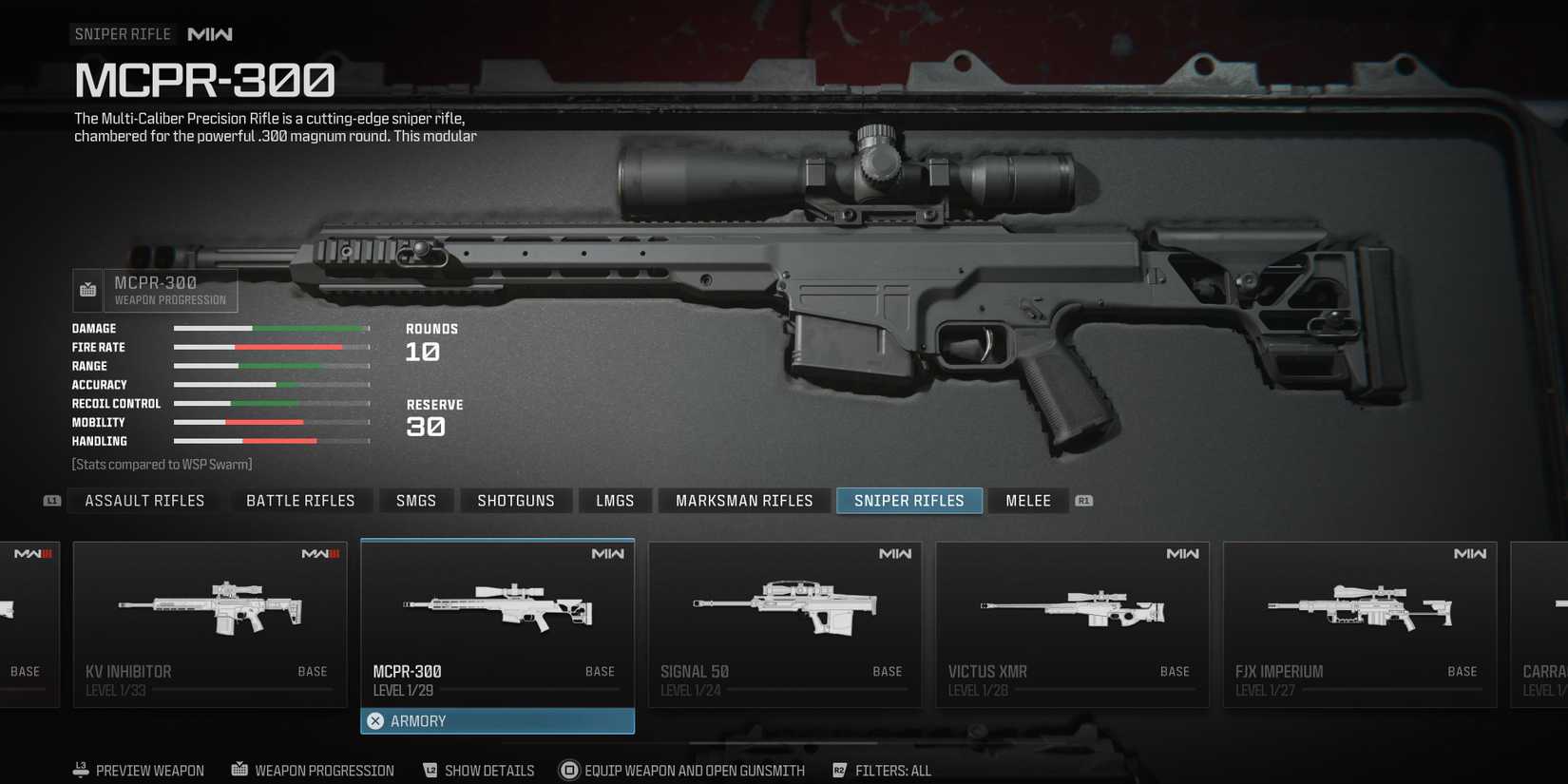Screen dimensions: 1568x784
Task: Switch to the Marksman Rifles tab
Action: pos(743,500)
